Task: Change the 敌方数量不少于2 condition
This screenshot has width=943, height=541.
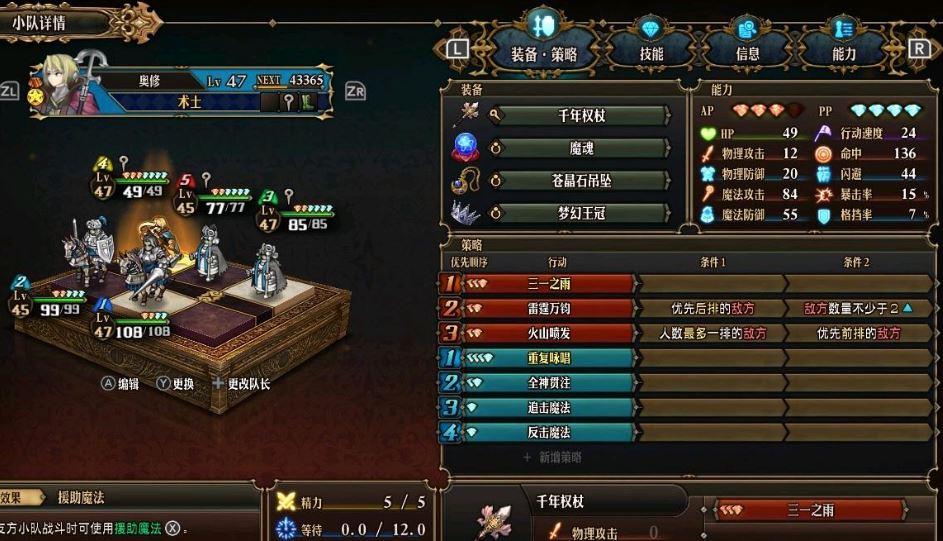Action: tap(857, 308)
